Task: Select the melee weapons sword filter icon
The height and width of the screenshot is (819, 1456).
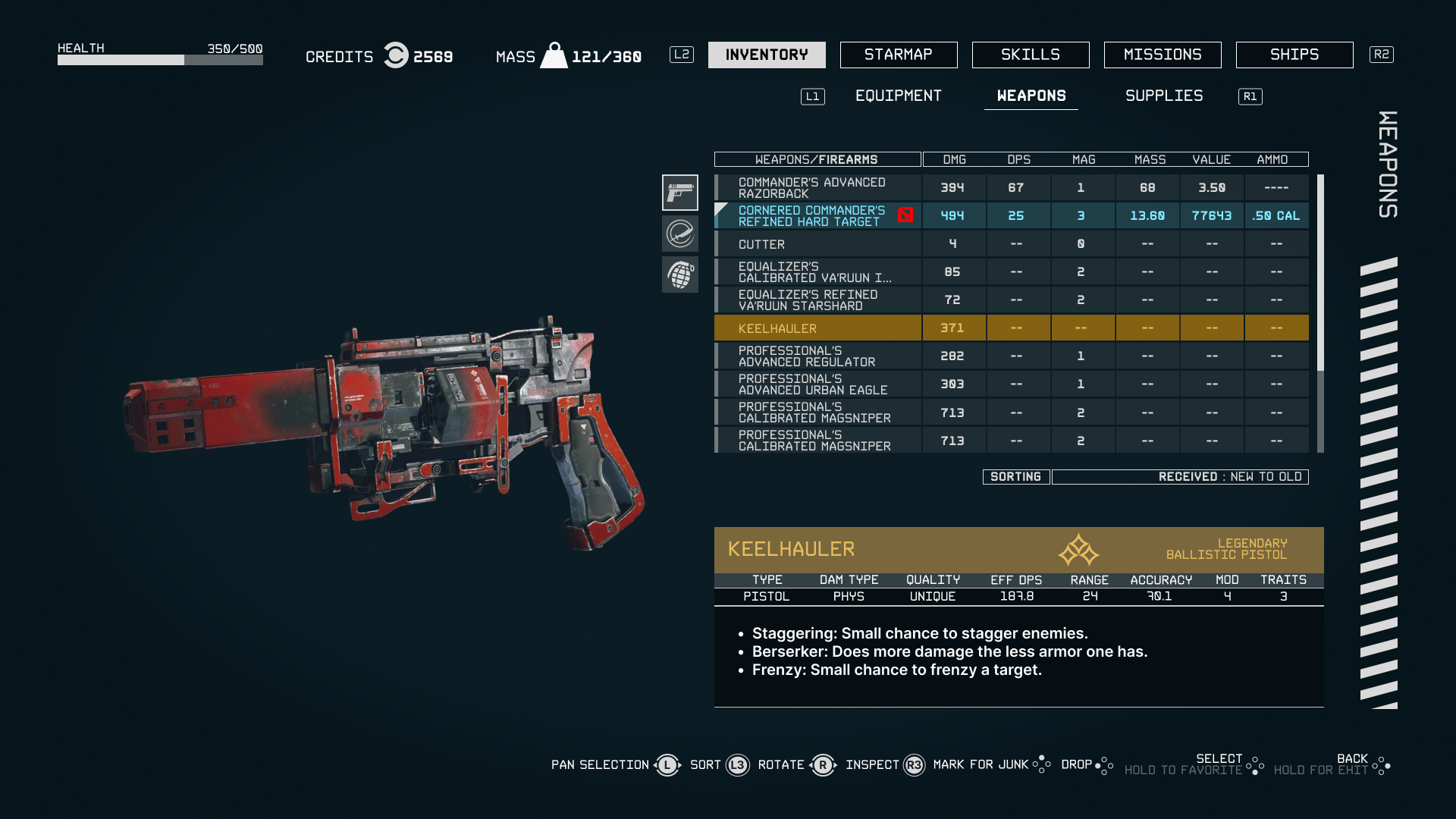Action: 680,234
